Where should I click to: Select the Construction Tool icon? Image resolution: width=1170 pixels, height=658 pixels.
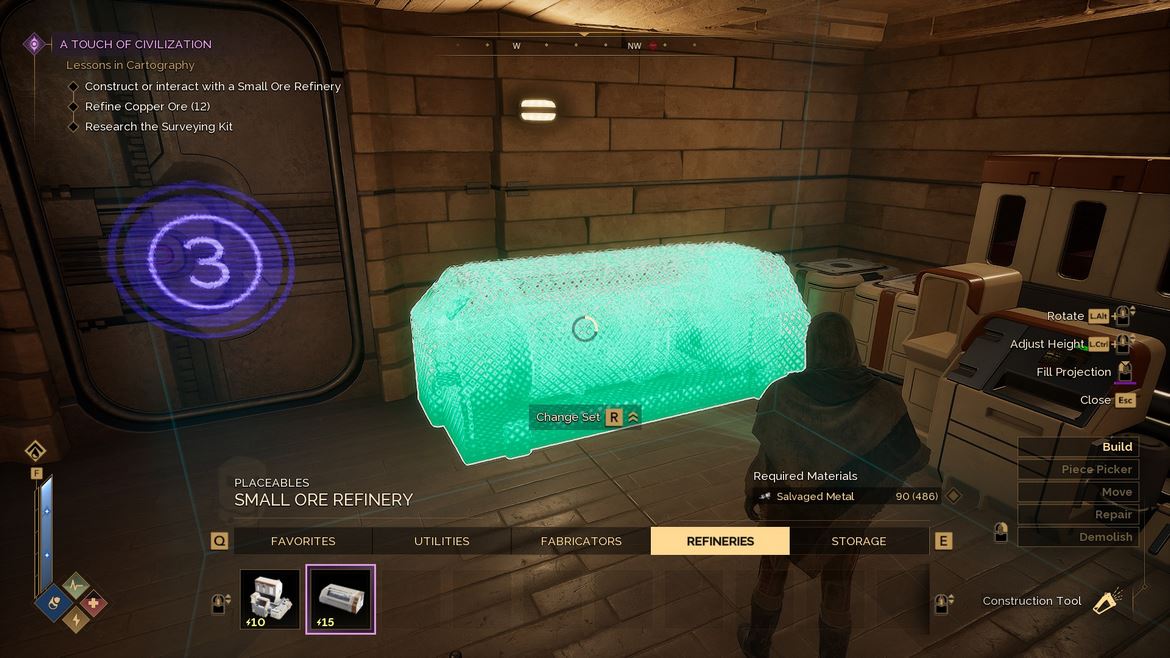(1105, 601)
